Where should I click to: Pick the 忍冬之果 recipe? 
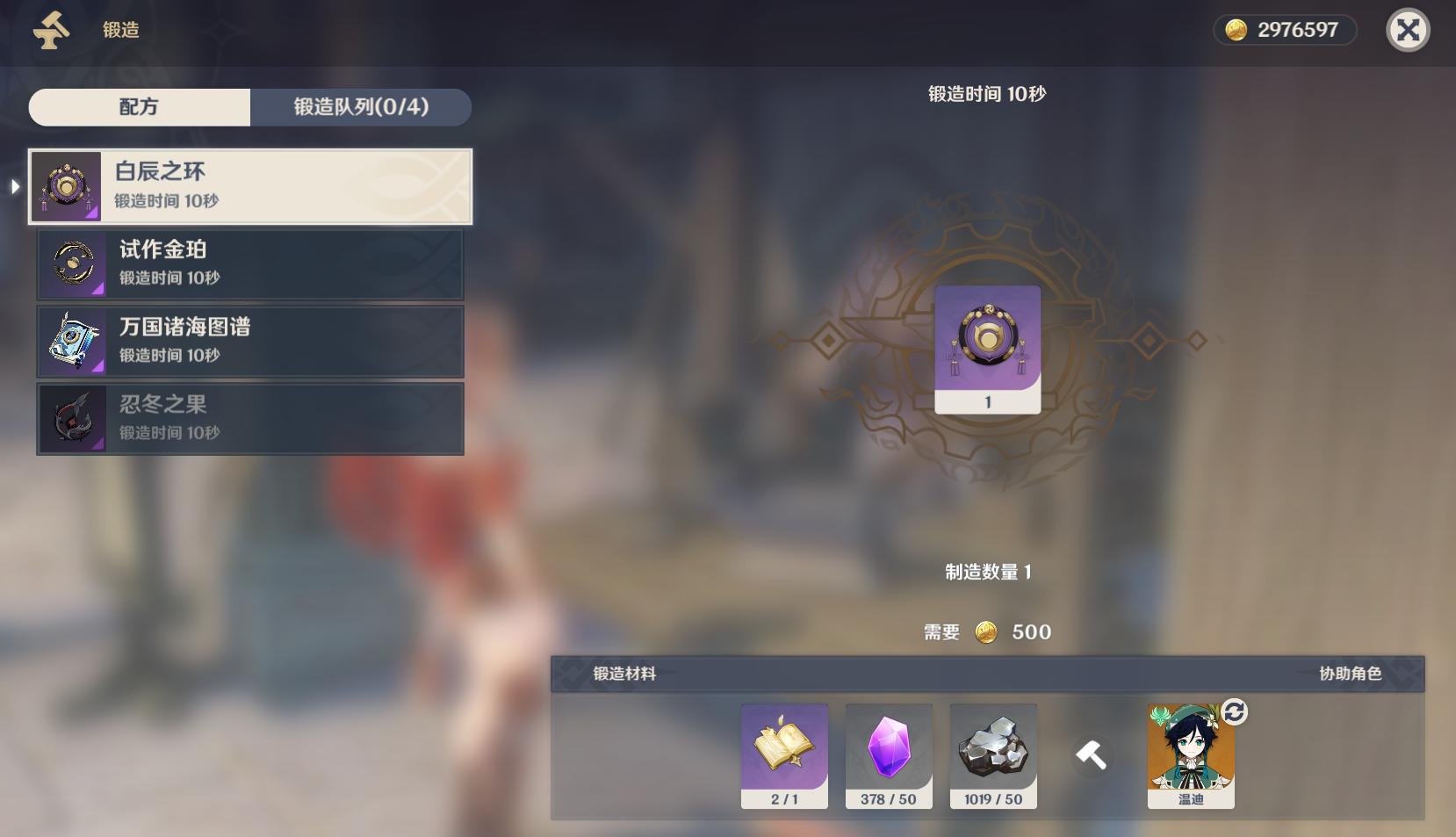click(x=250, y=418)
